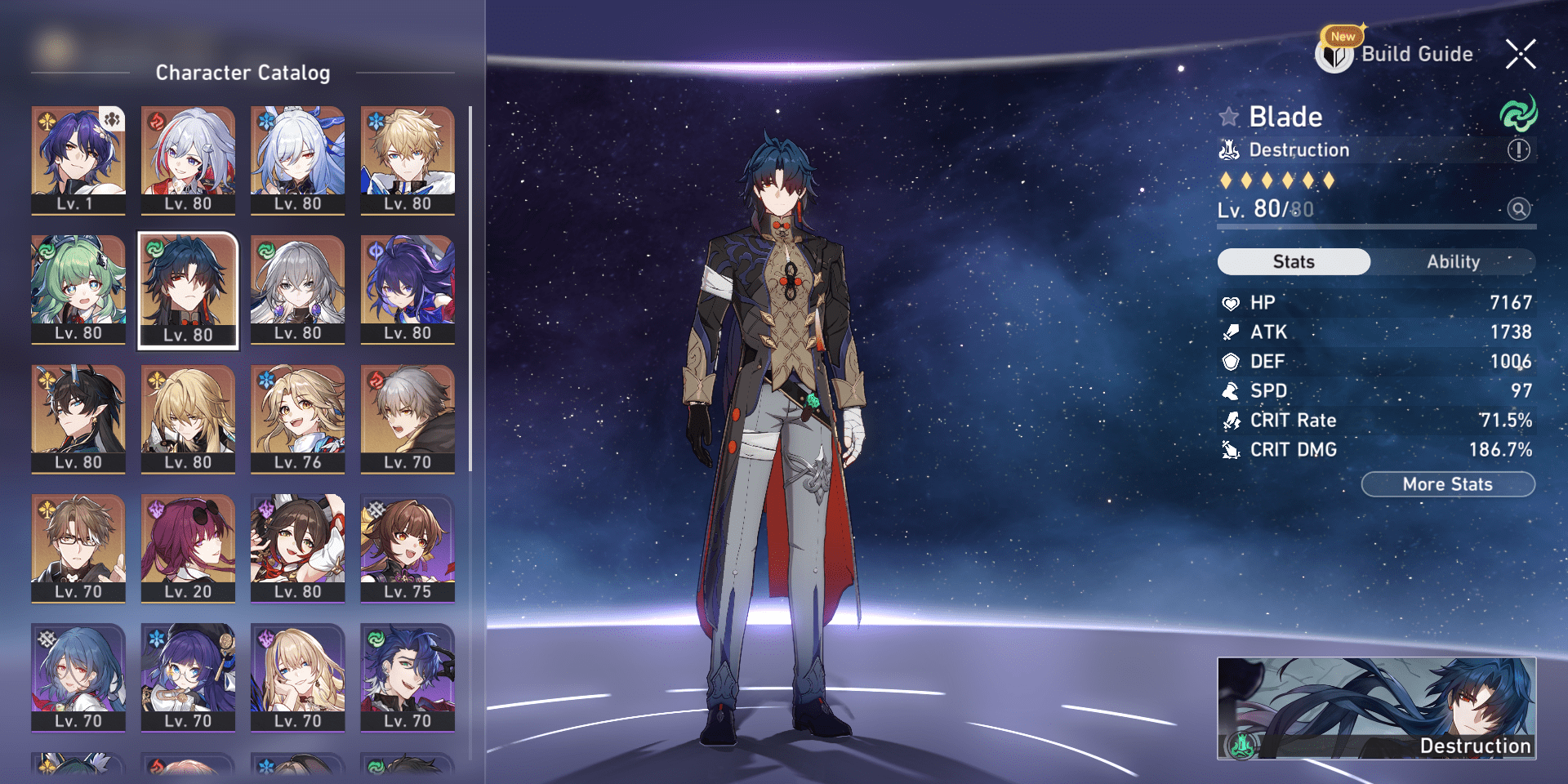Open the Character Catalog header

coord(243,73)
